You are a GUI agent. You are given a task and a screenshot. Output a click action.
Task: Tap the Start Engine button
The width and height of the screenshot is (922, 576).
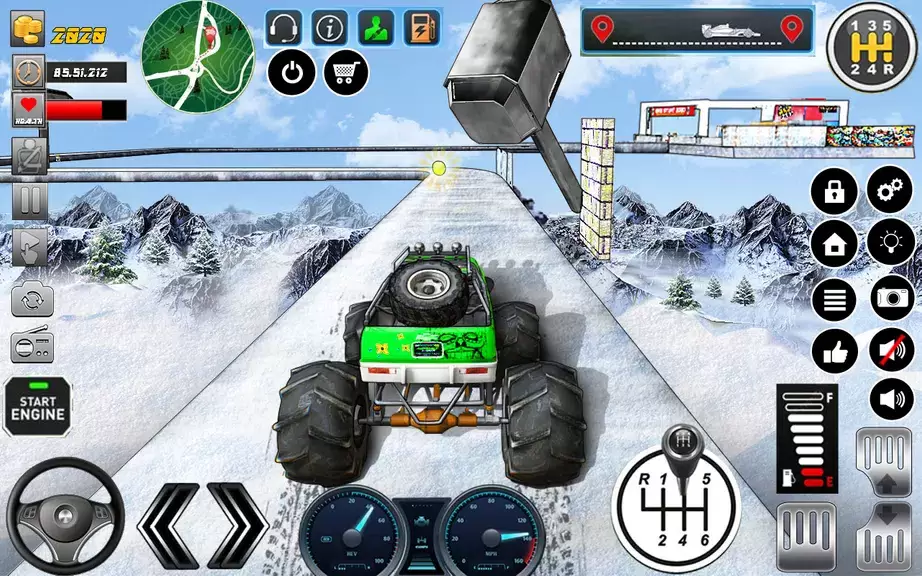point(37,407)
